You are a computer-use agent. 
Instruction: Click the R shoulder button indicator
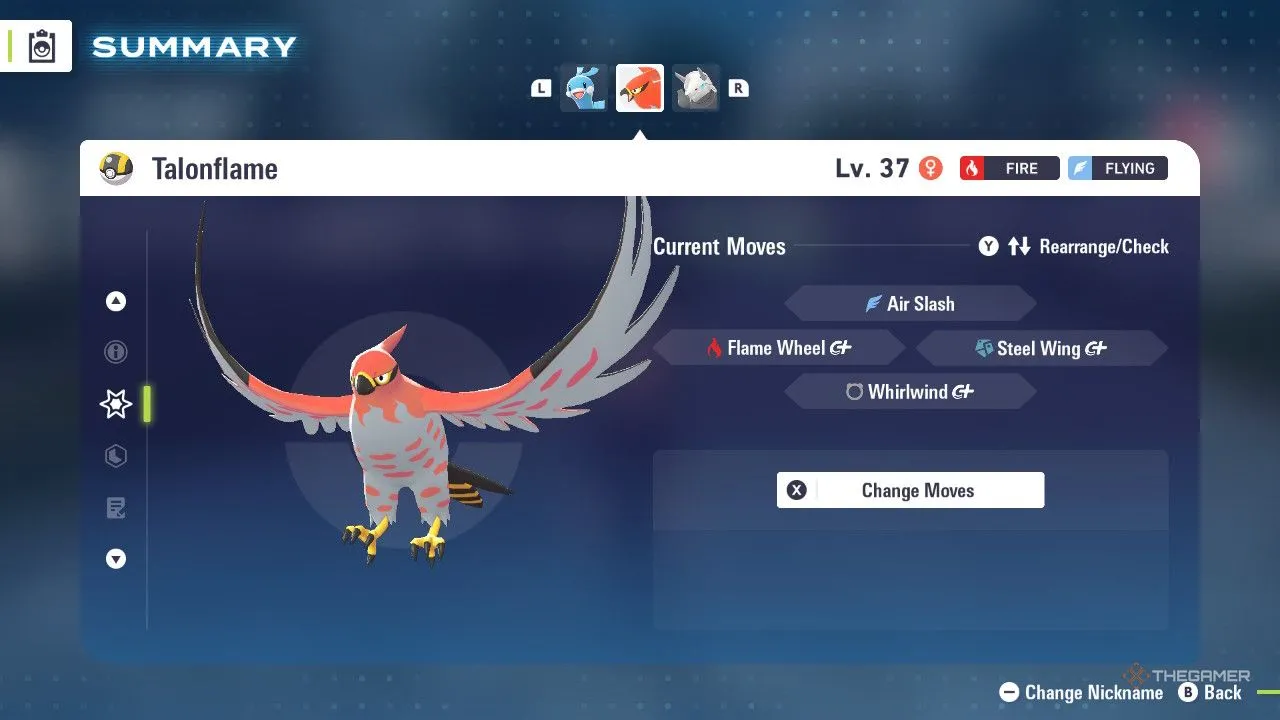click(x=738, y=88)
